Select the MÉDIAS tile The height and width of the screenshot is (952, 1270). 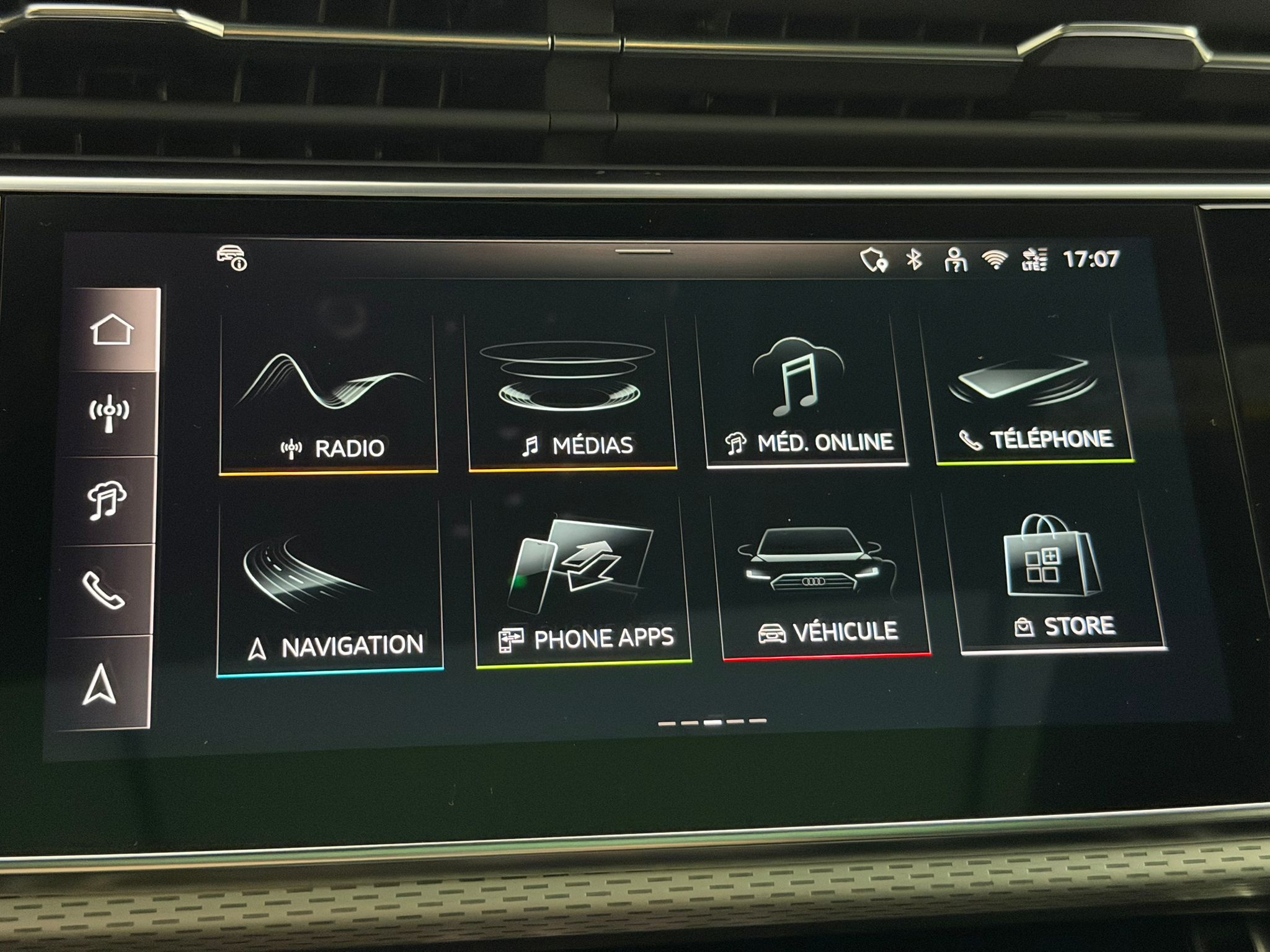(571, 393)
